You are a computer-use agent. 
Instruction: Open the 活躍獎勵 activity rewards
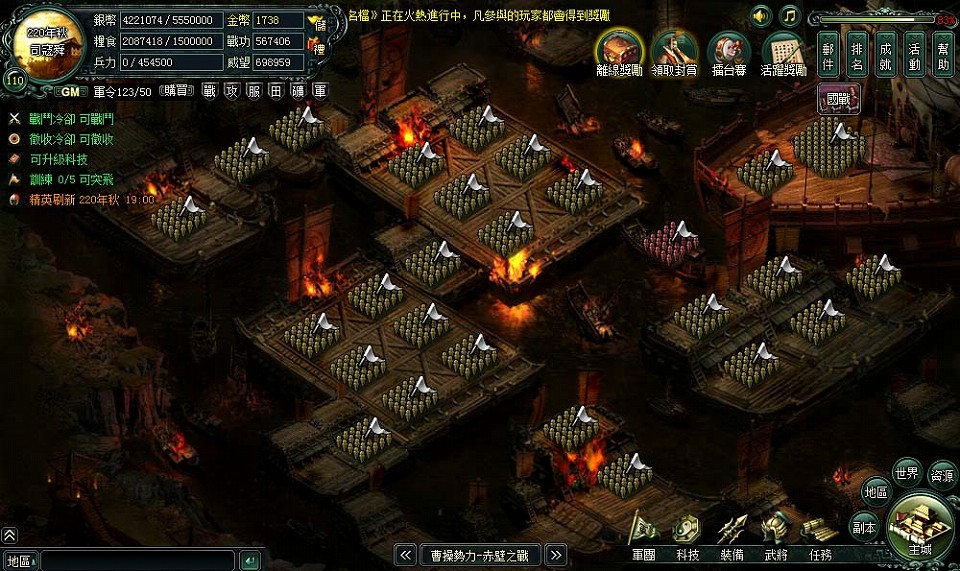coord(784,50)
